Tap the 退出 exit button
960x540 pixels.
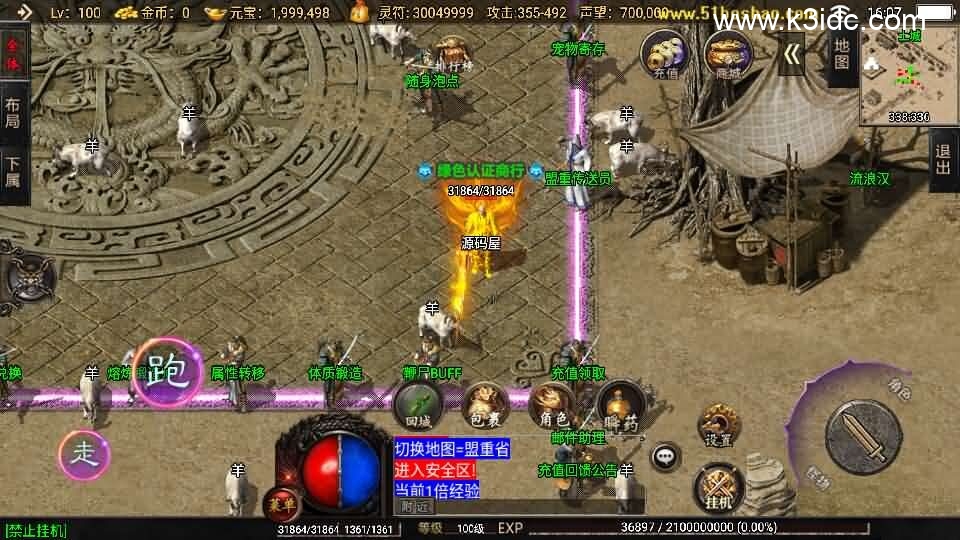tap(943, 160)
